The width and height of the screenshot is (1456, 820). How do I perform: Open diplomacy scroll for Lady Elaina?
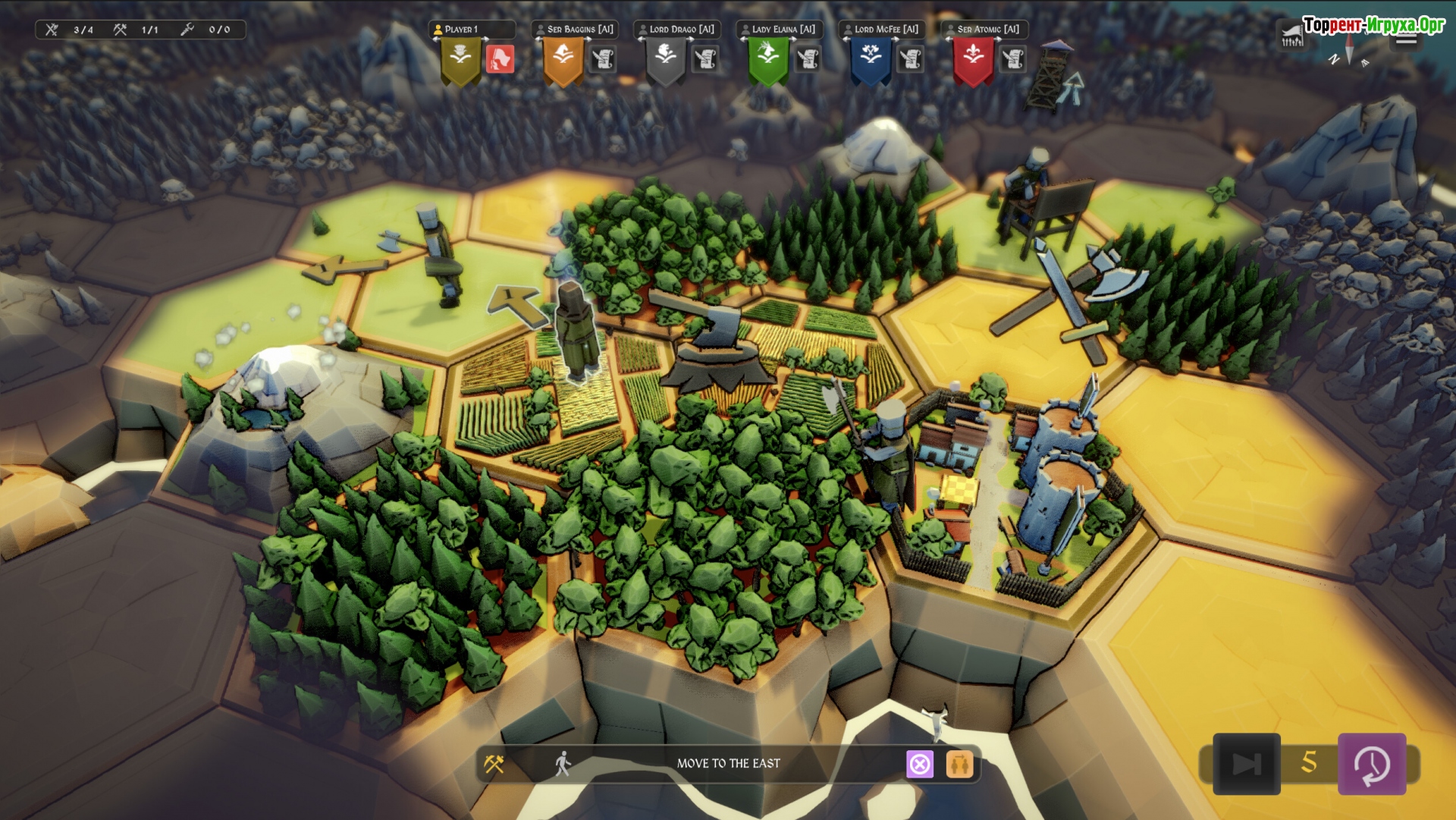tap(808, 59)
